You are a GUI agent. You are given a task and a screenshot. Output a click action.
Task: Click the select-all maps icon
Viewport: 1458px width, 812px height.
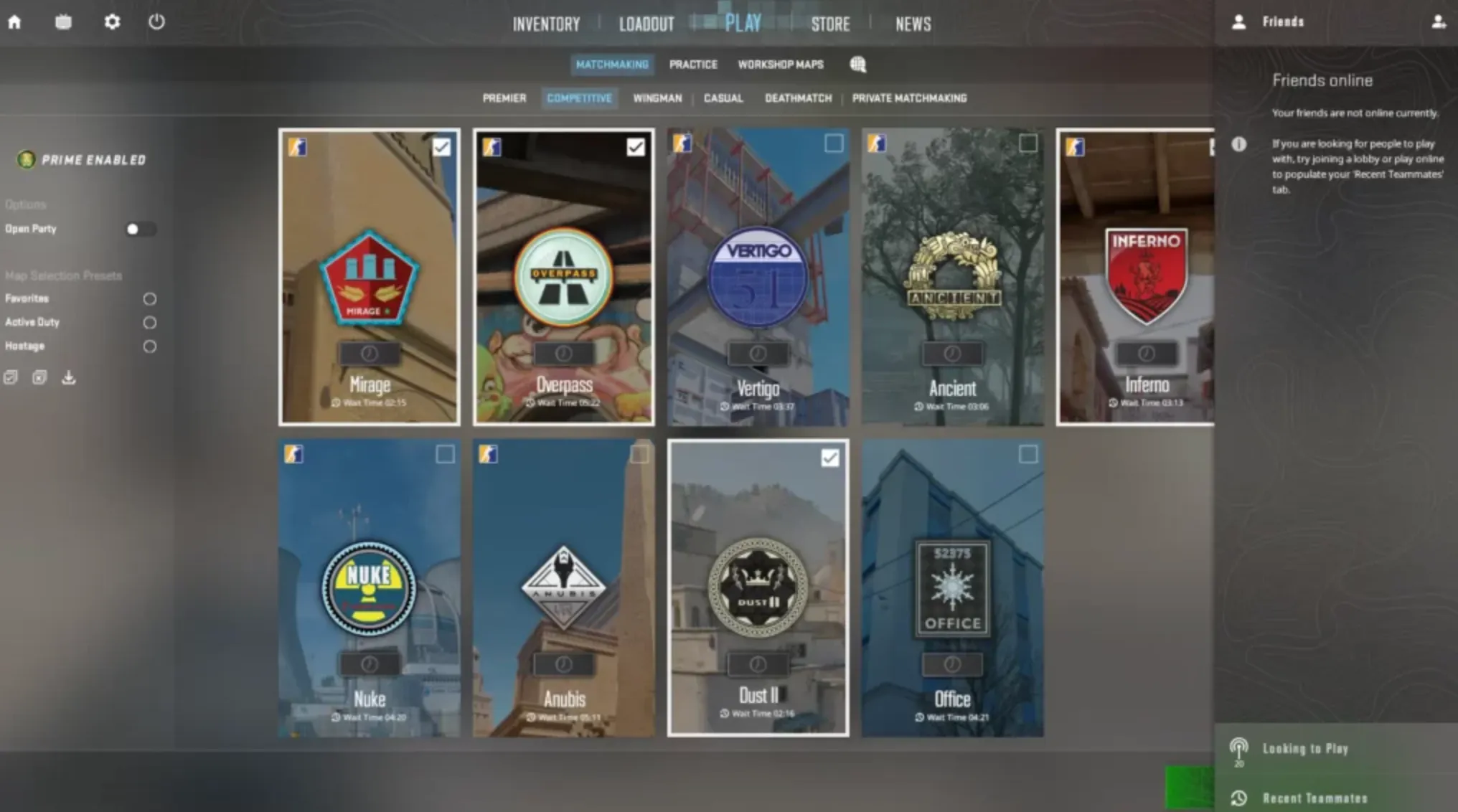(x=10, y=377)
